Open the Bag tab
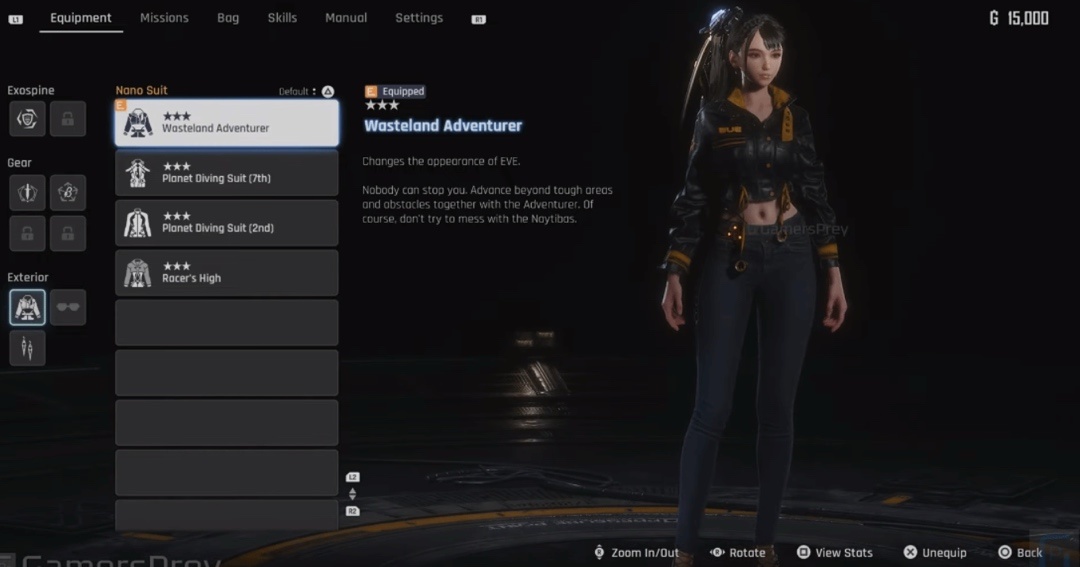 (228, 18)
